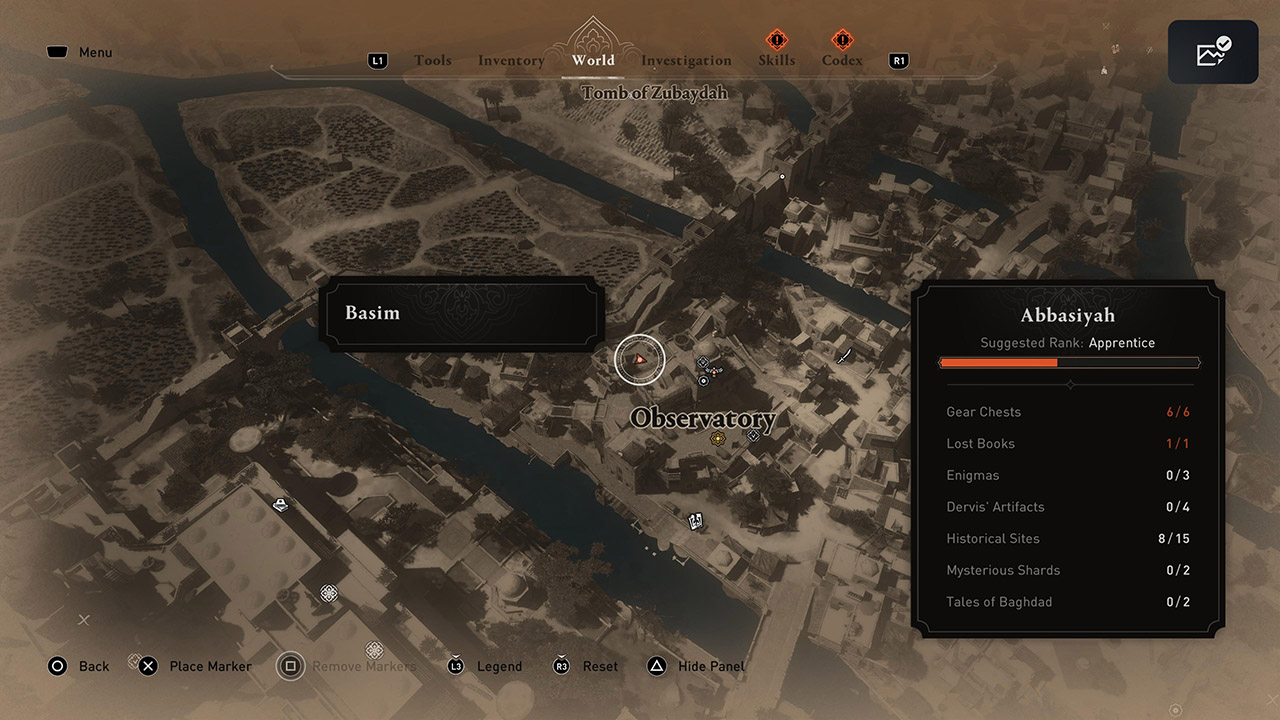Viewport: 1280px width, 720px height.
Task: Select the ornate marker icon in the lower-left
Action: 328,593
